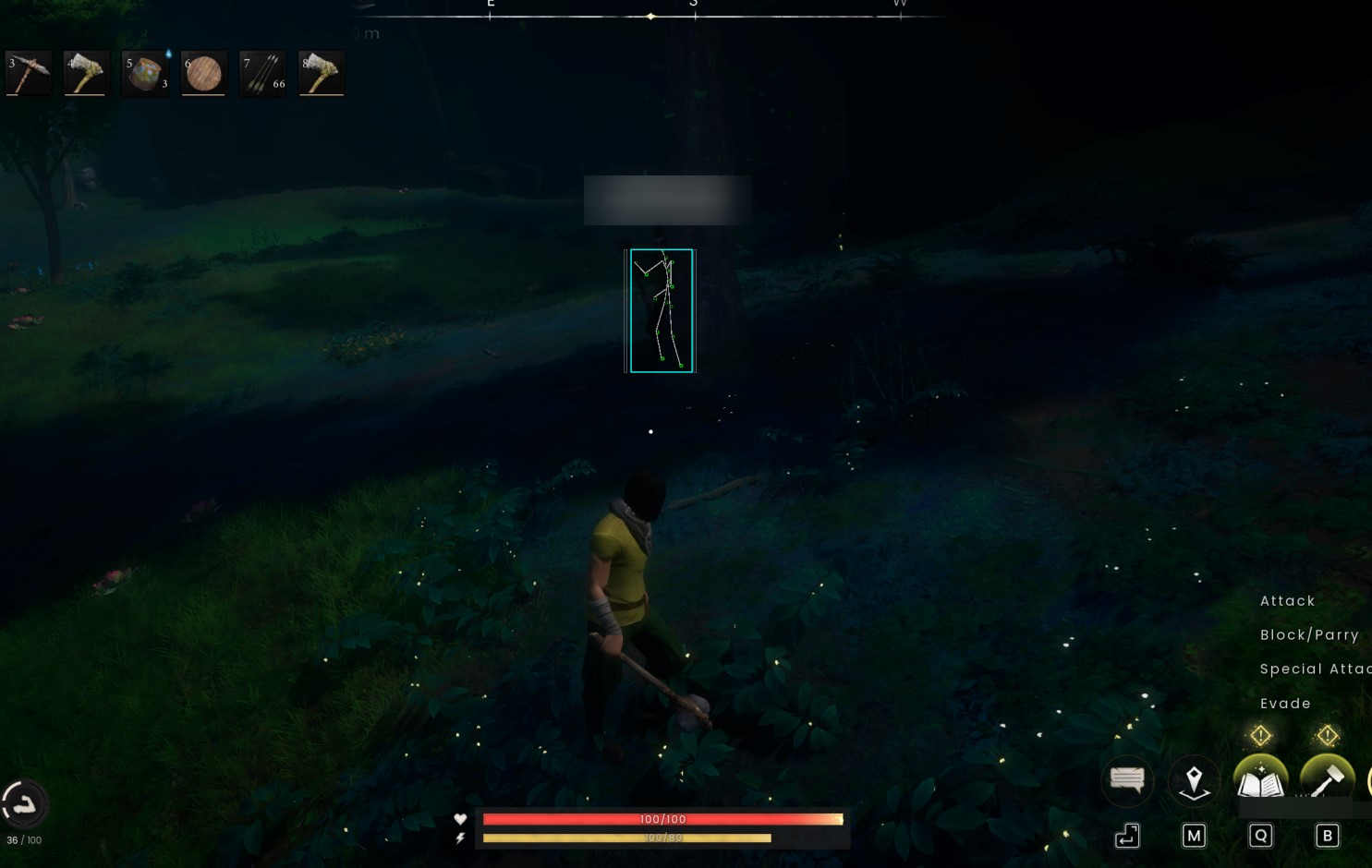Open the chat bubble icon
The width and height of the screenshot is (1372, 868).
tap(1127, 781)
